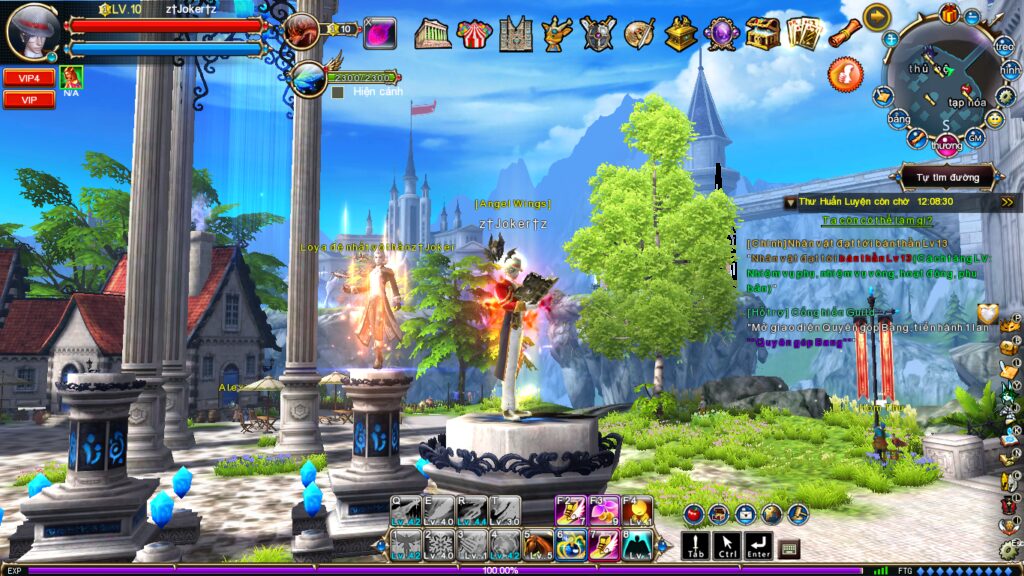This screenshot has width=1024, height=576.
Task: Toggle the Hiện cánh checkbox
Action: coord(338,92)
